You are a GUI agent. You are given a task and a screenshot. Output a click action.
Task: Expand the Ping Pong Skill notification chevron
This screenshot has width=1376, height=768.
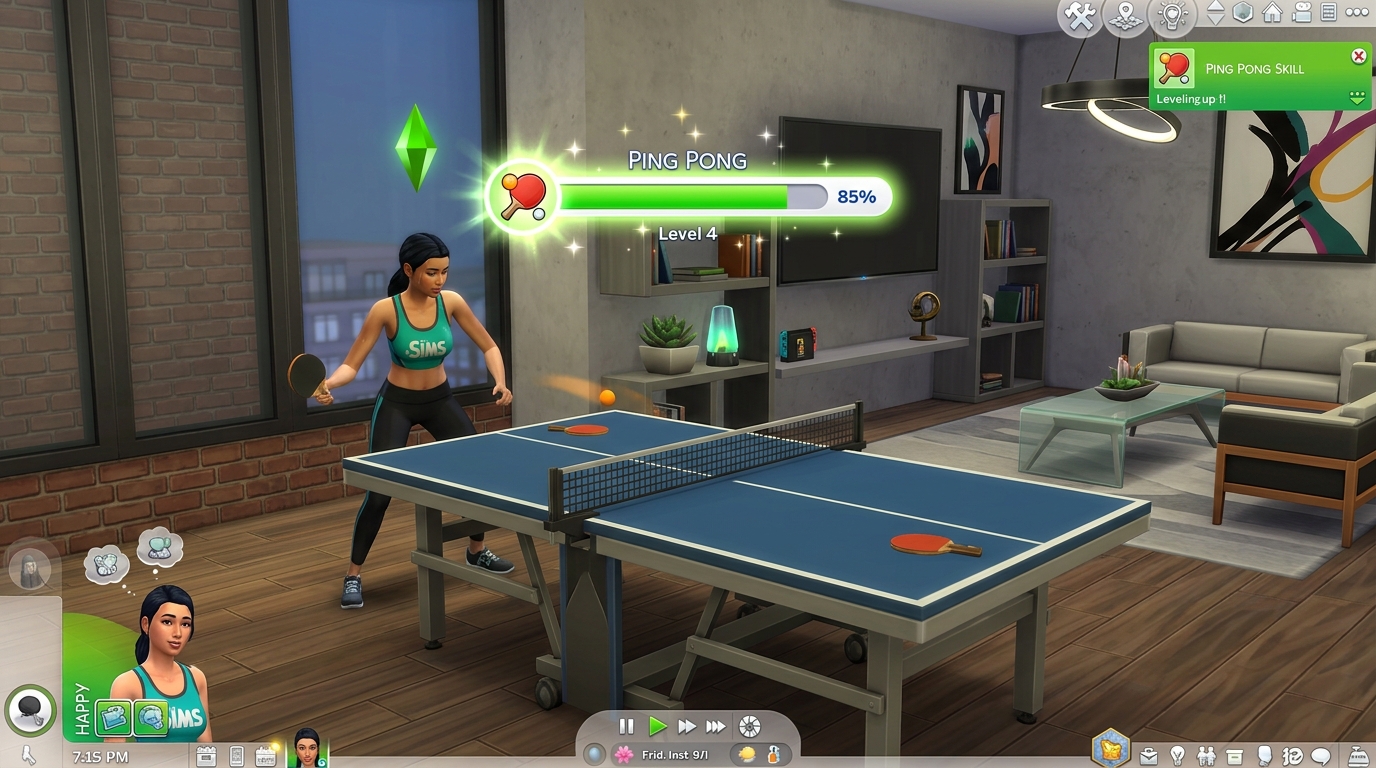pos(1358,99)
